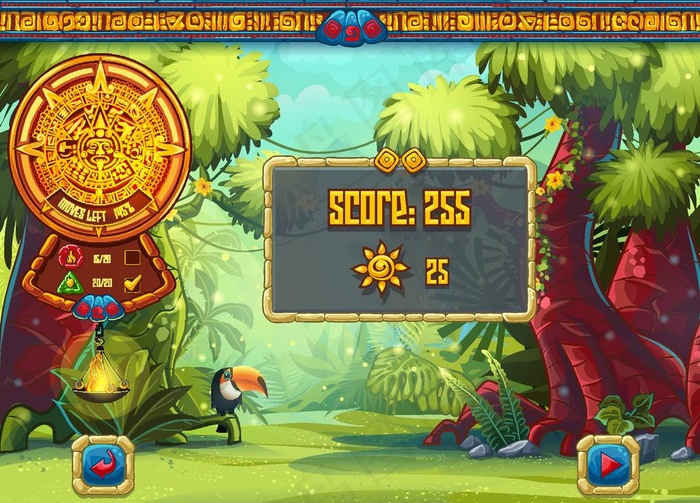Click the blue play arrow button
Image resolution: width=700 pixels, height=503 pixels.
pyautogui.click(x=607, y=463)
